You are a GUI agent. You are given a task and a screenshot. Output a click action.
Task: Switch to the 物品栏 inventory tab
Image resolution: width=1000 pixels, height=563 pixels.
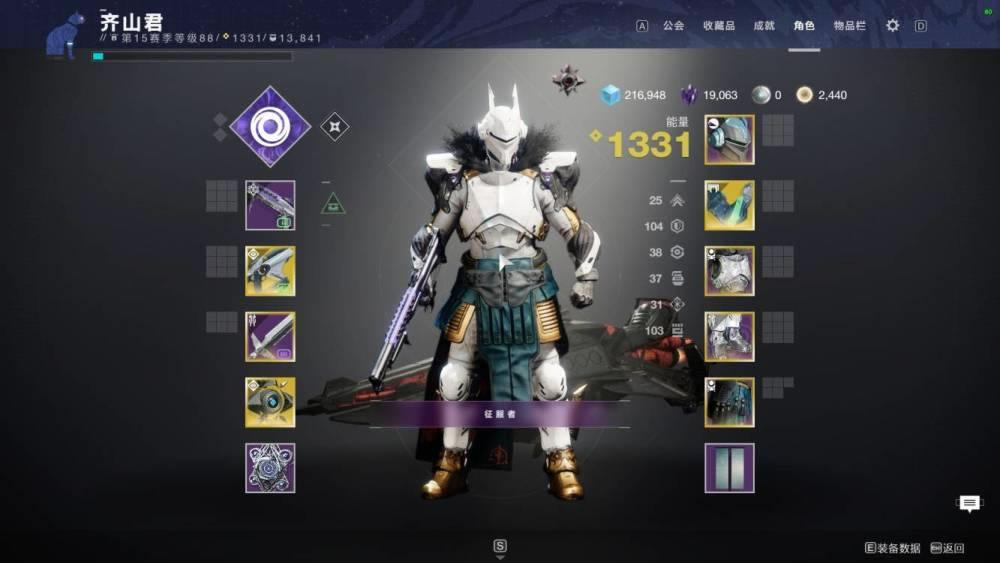click(x=849, y=26)
